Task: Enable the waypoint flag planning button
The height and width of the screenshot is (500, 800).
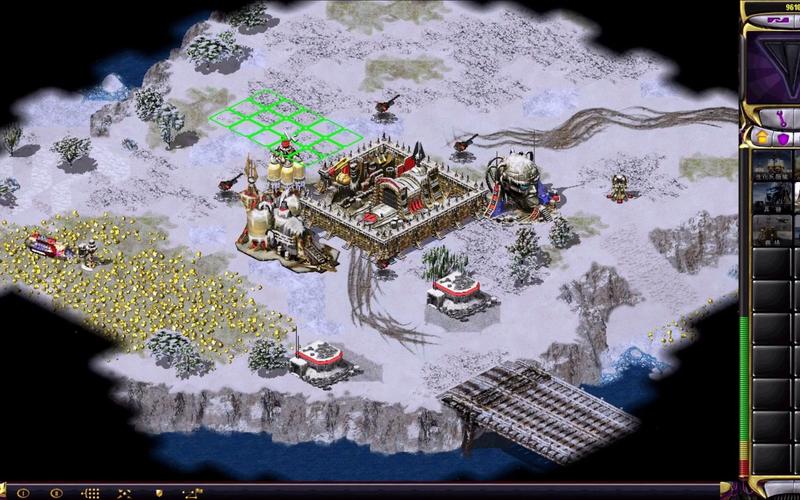Action: coord(191,493)
